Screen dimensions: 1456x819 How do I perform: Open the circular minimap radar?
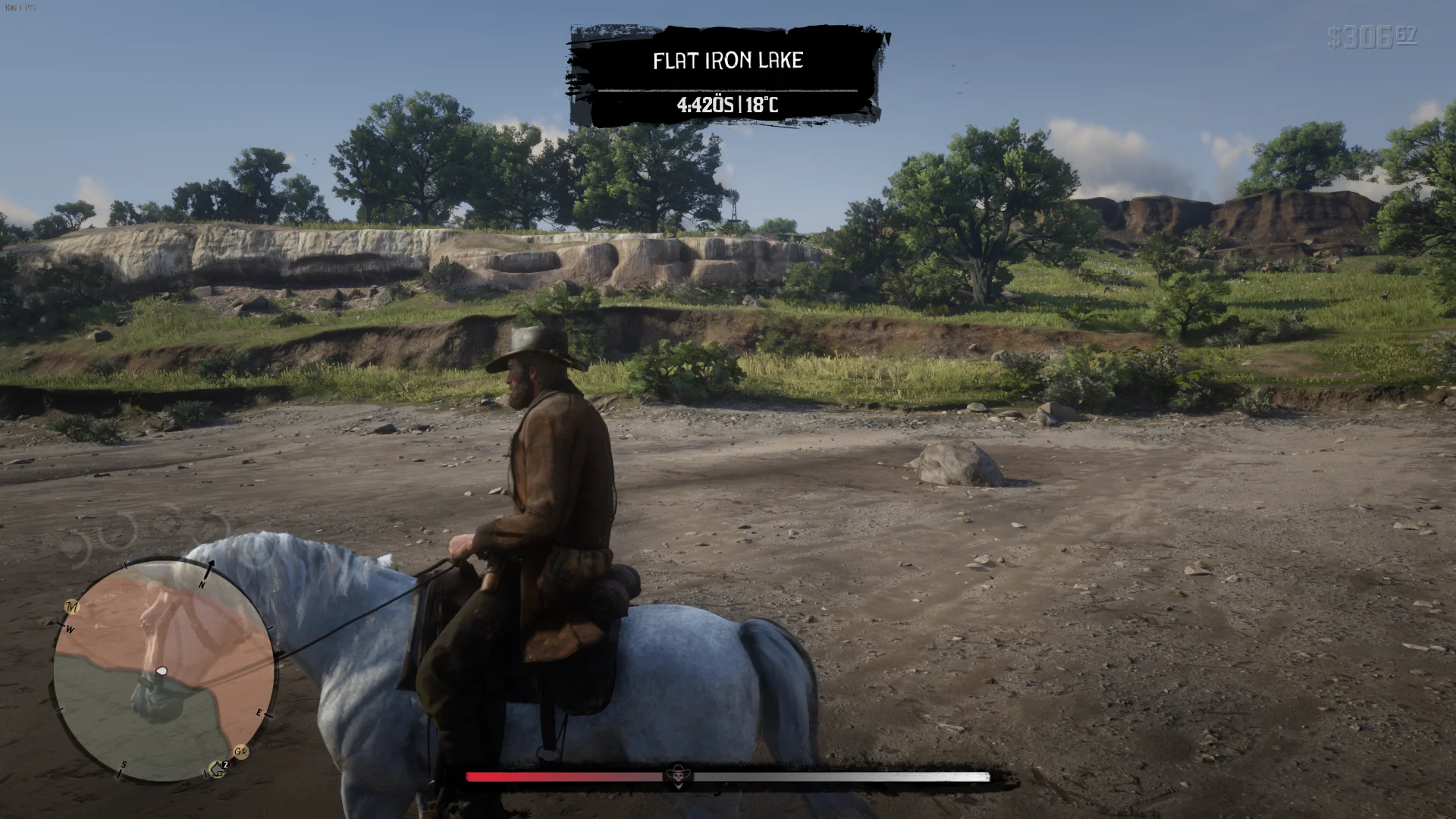click(x=163, y=672)
